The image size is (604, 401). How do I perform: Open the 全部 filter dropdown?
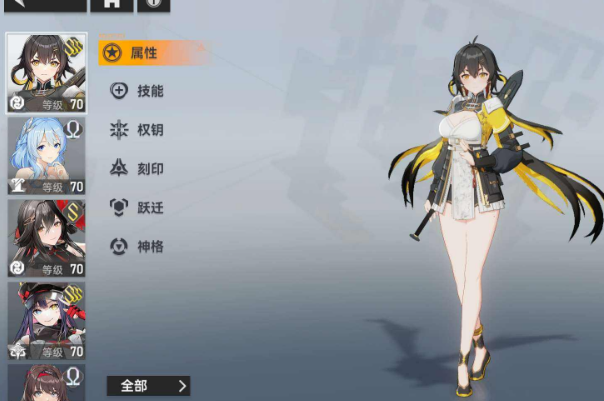coord(147,385)
